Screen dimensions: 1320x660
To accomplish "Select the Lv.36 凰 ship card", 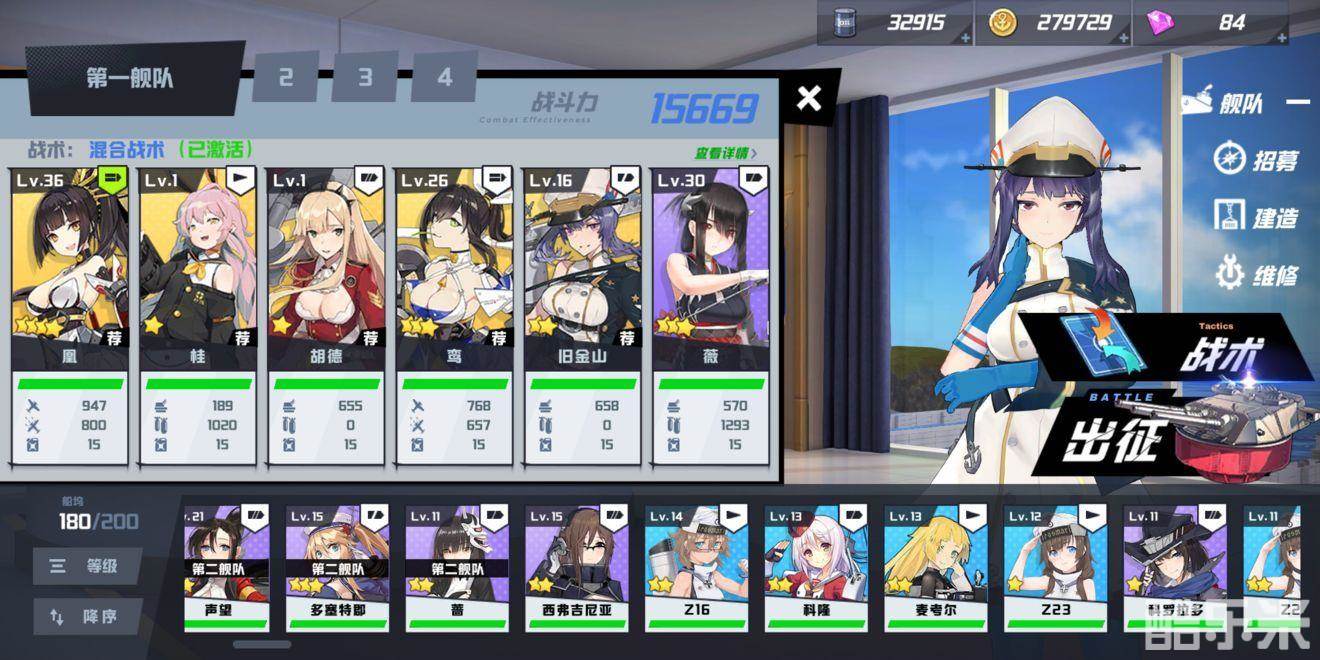I will [70, 265].
